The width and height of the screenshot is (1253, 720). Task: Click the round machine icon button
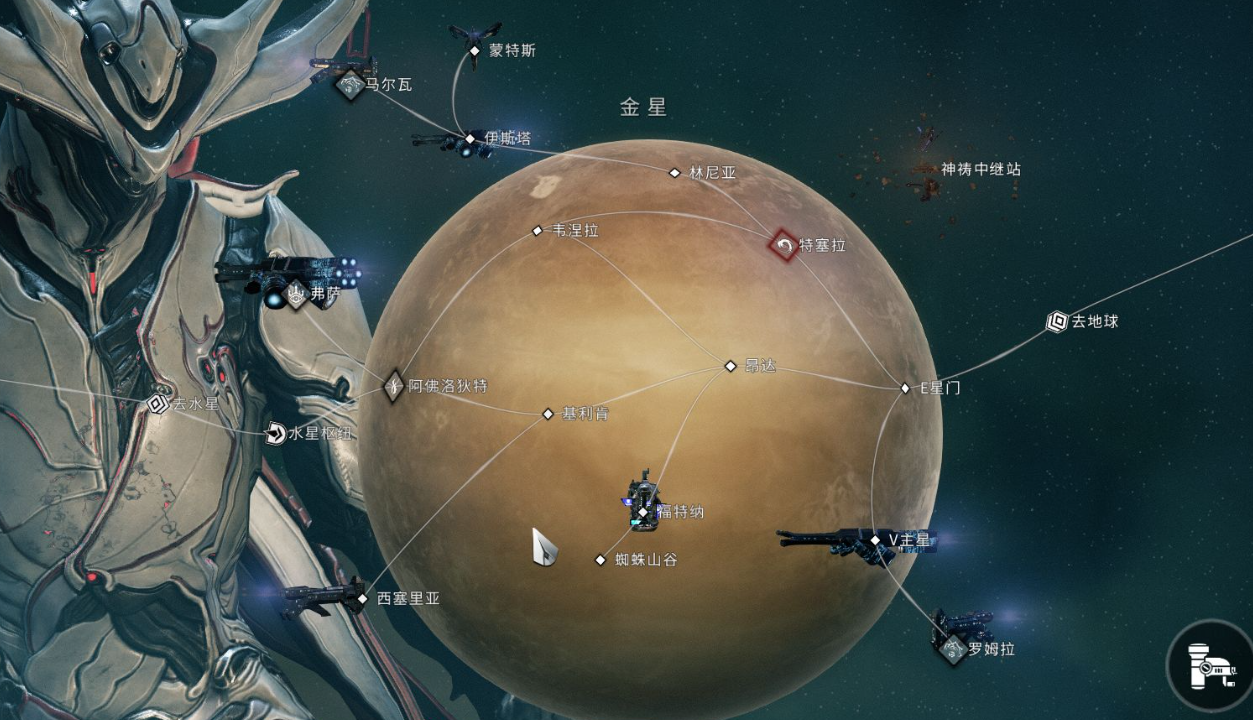(x=1208, y=664)
